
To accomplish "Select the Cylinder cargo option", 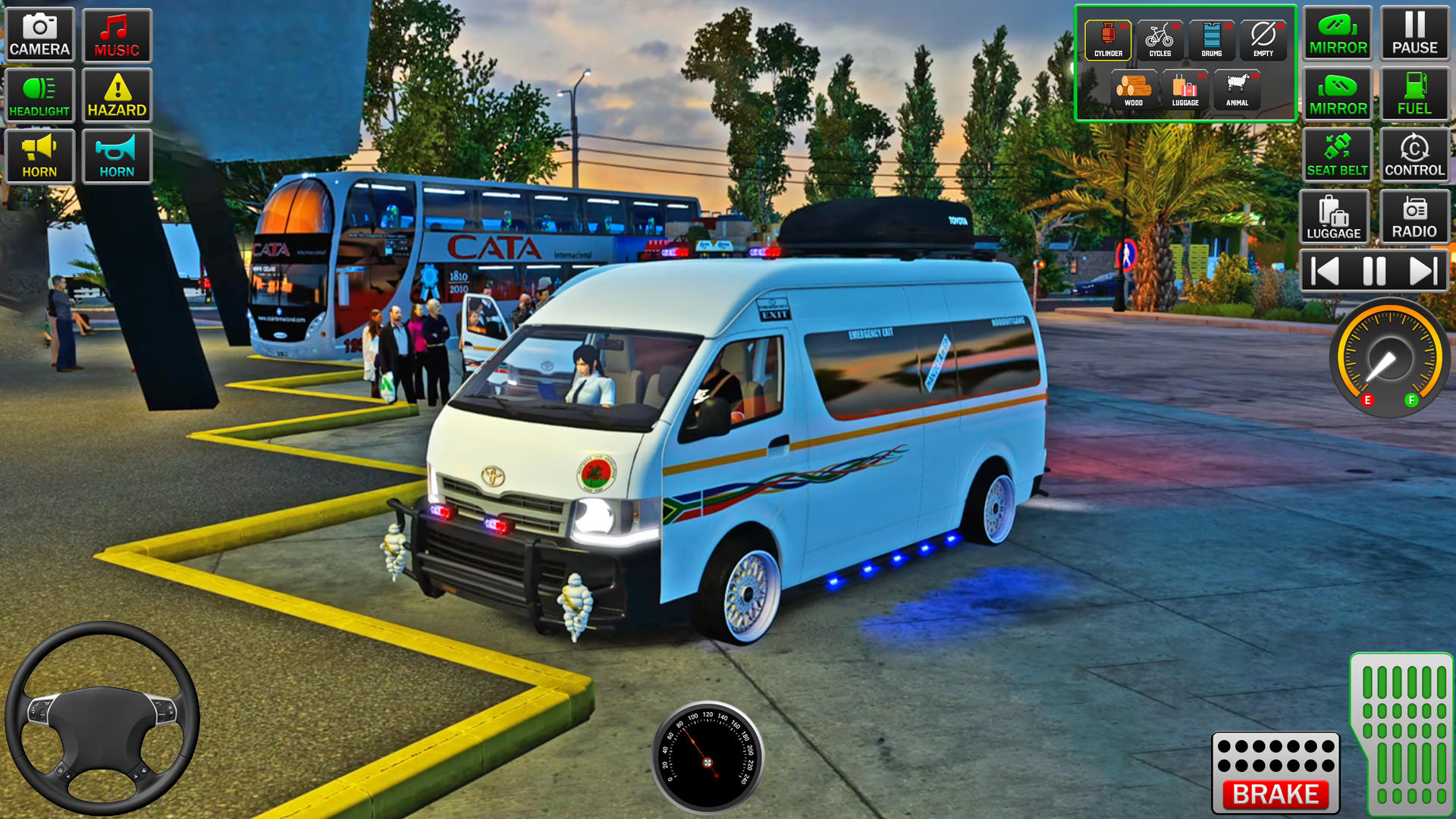I will click(1109, 36).
